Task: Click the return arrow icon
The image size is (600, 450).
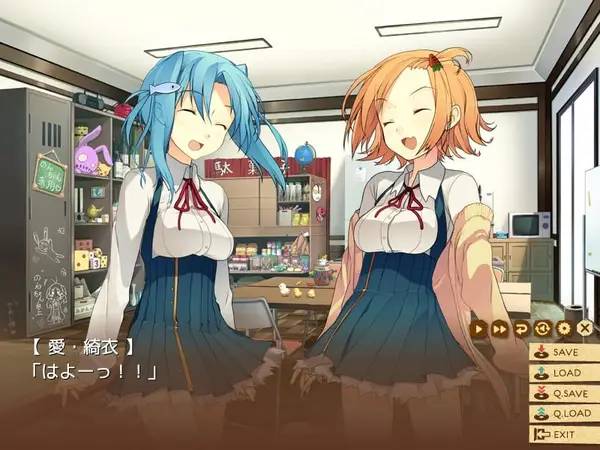Action: pyautogui.click(x=521, y=328)
